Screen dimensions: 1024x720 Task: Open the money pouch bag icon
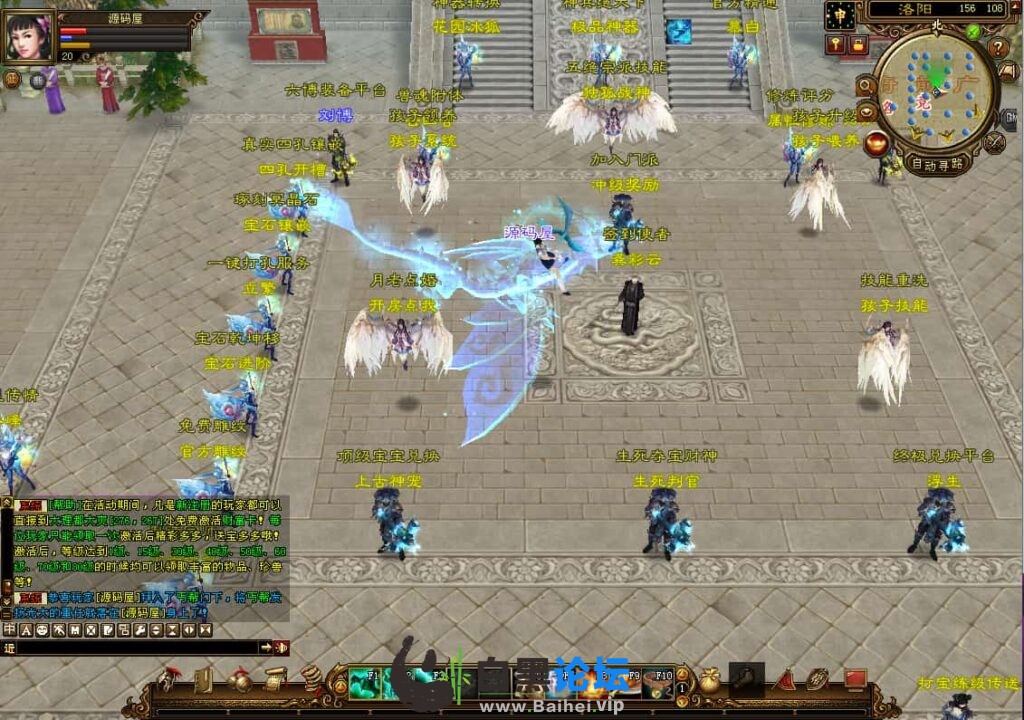point(709,682)
